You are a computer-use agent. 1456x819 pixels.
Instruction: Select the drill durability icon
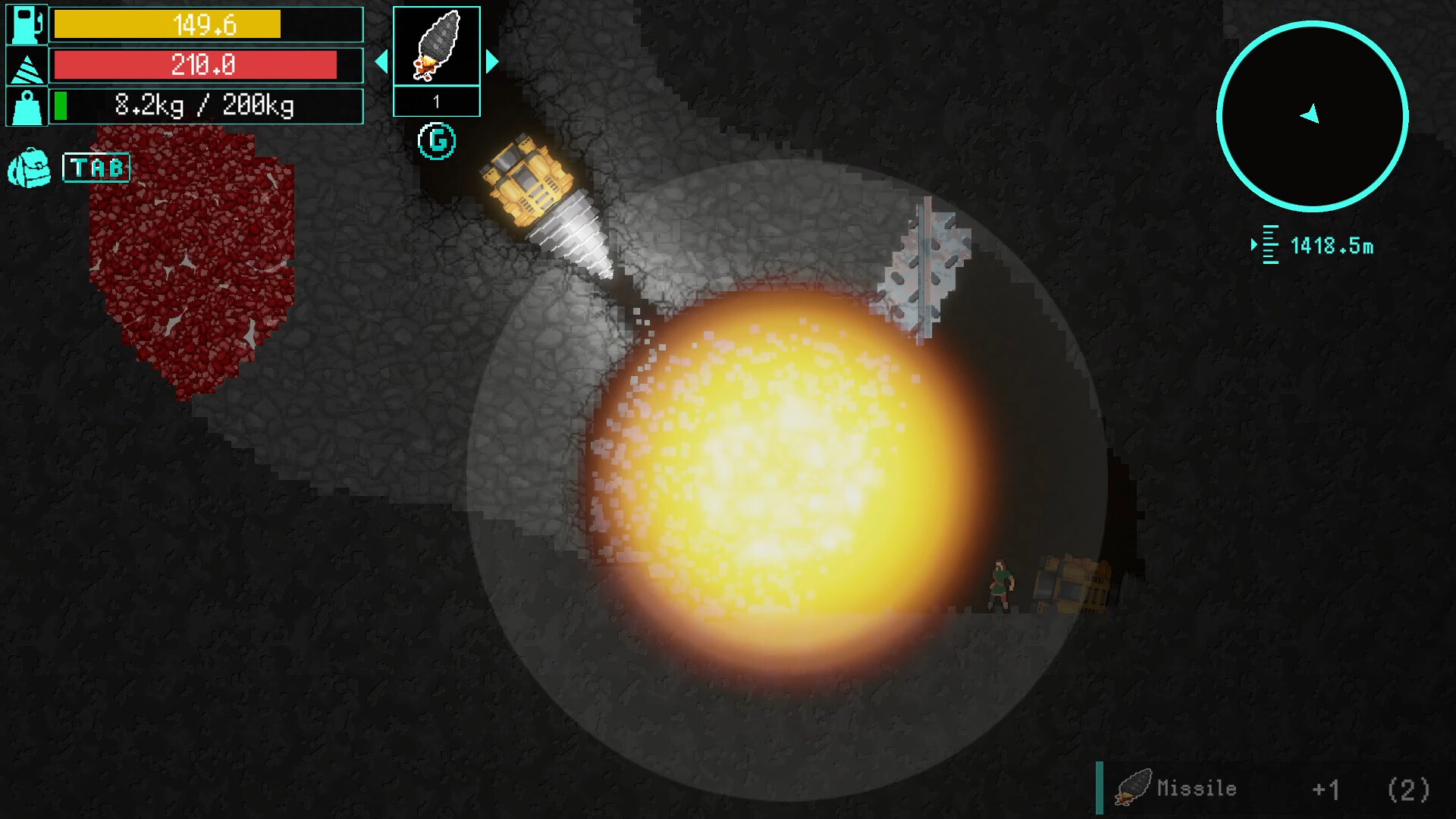pyautogui.click(x=25, y=65)
